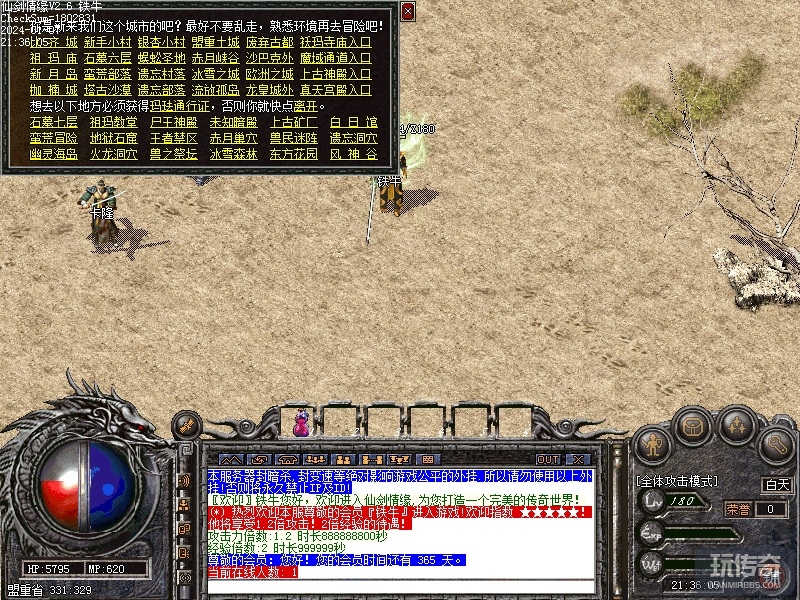Select 盟重土城 in the city list
The image size is (800, 600).
pos(216,43)
